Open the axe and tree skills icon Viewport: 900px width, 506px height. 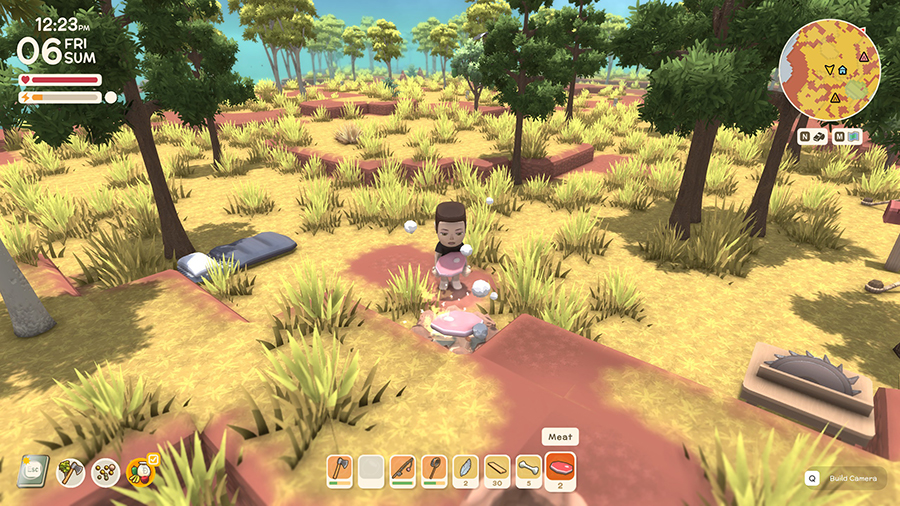(71, 471)
